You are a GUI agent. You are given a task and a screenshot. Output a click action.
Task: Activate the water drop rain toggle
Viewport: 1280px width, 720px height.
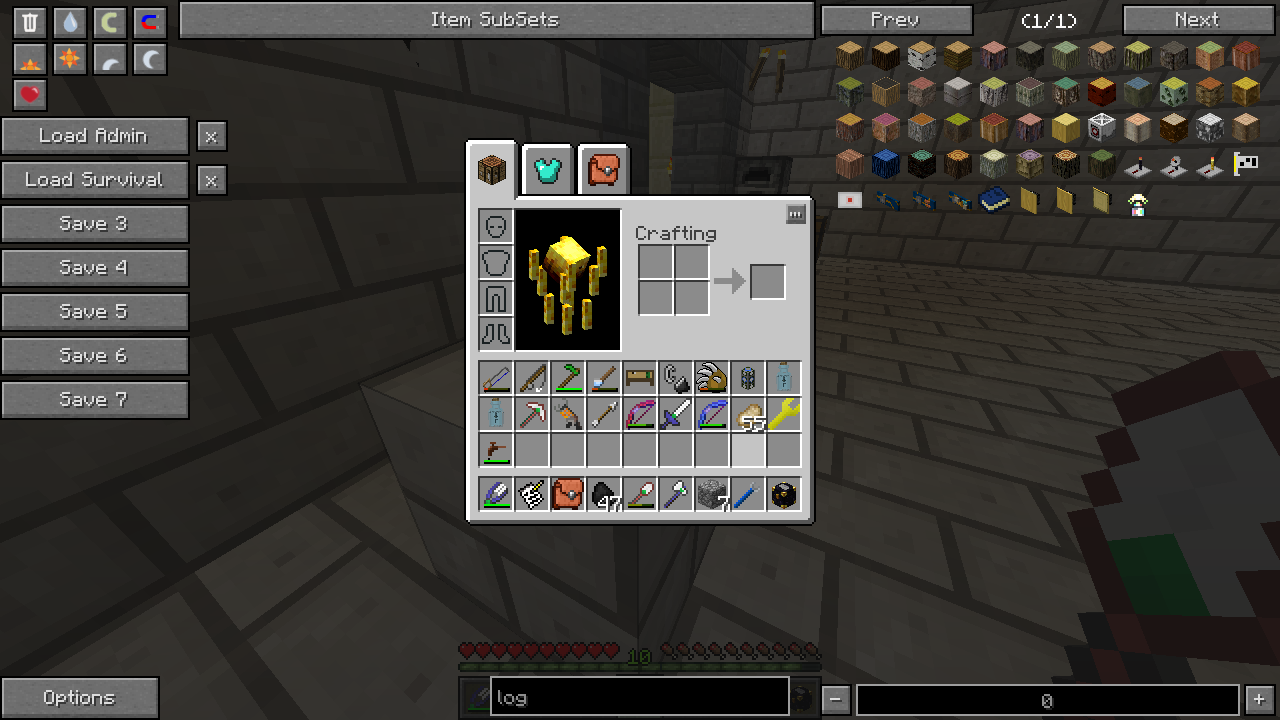coord(70,22)
